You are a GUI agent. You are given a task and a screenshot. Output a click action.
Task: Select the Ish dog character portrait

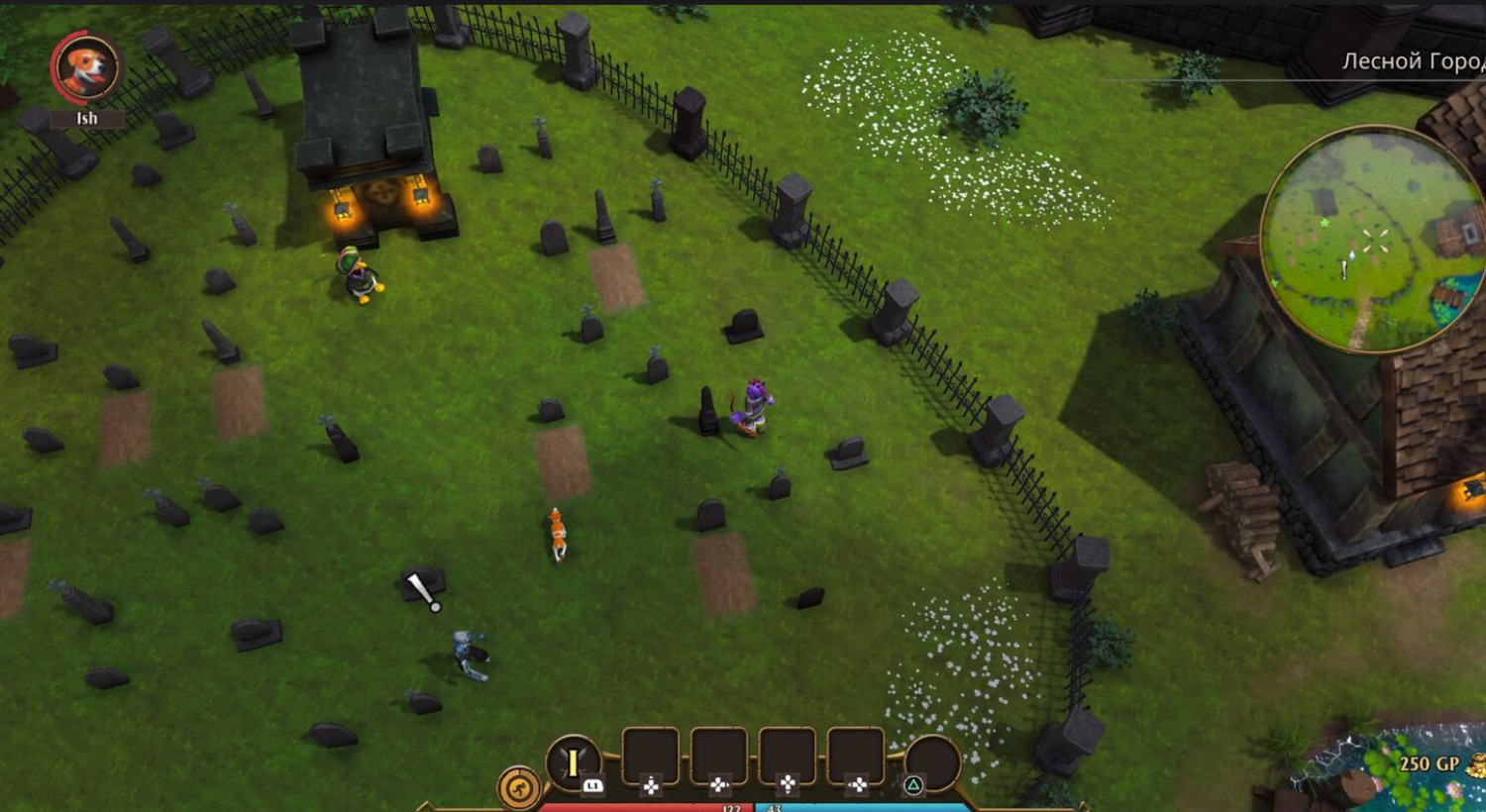86,67
